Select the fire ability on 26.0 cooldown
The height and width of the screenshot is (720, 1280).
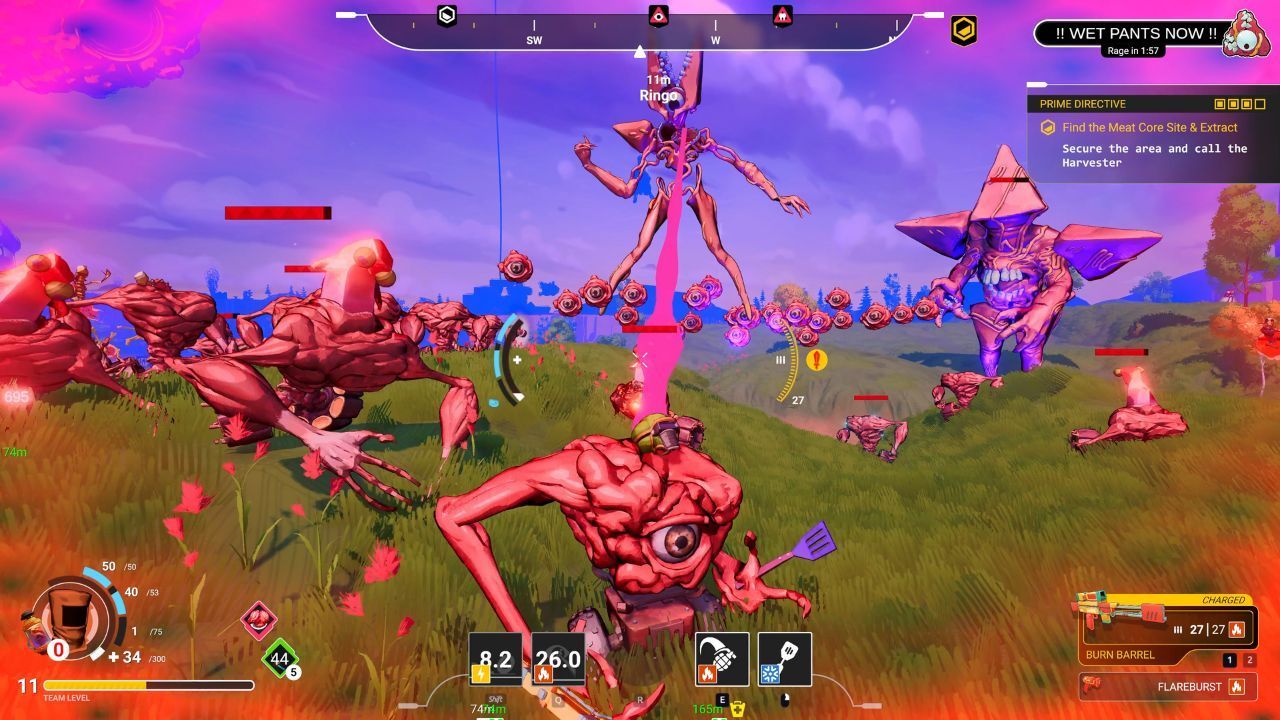click(558, 659)
